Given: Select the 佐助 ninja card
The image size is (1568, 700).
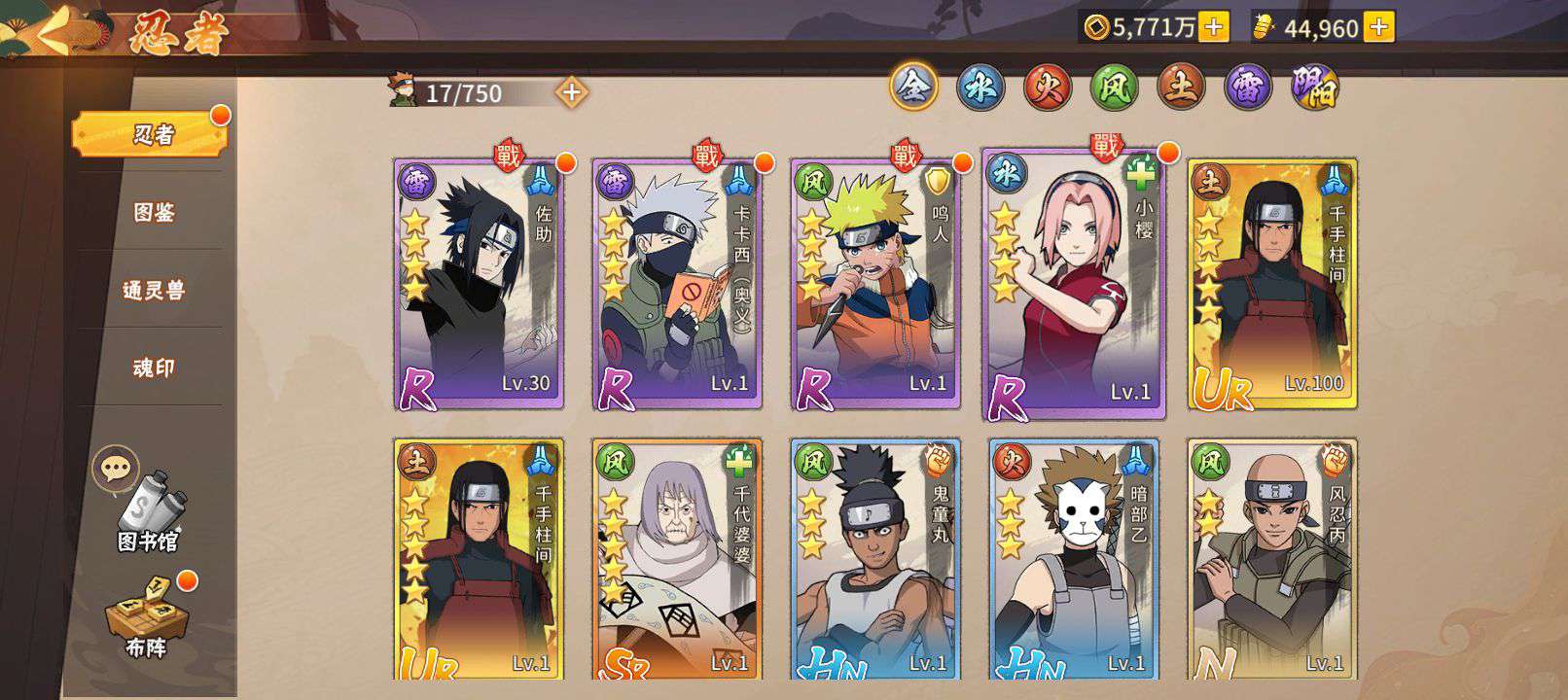Looking at the screenshot, I should coord(480,284).
